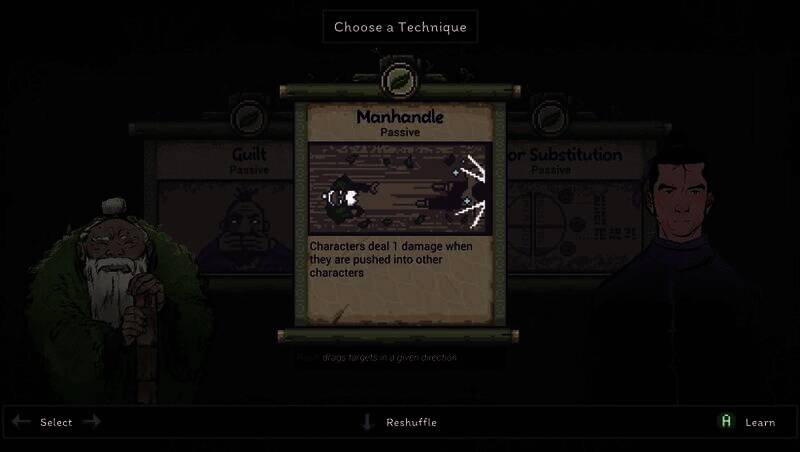Screen dimensions: 800x452
Task: Select next technique with right arrow
Action: tap(92, 422)
